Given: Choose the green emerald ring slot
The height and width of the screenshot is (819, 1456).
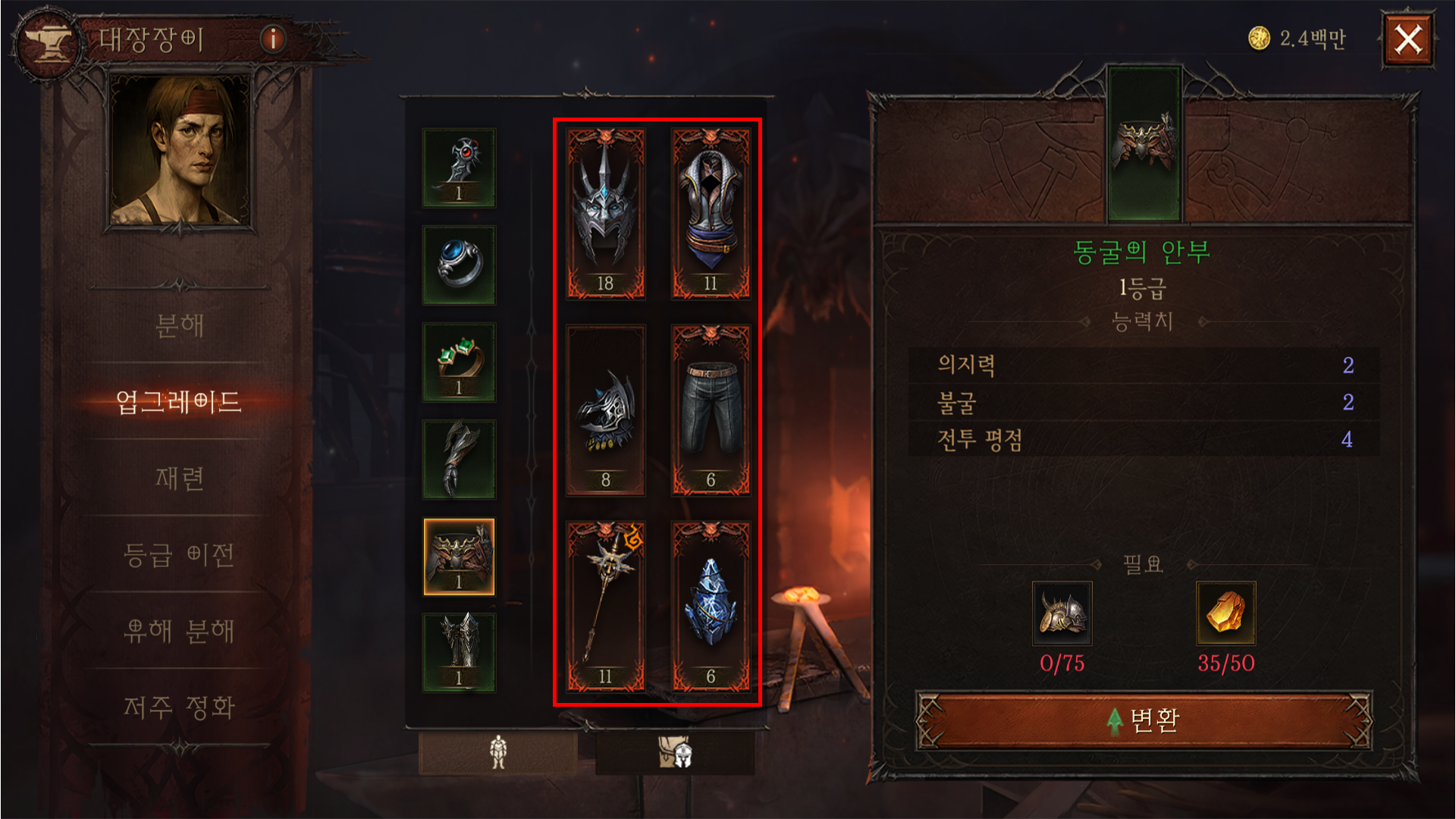Looking at the screenshot, I should pos(459,362).
